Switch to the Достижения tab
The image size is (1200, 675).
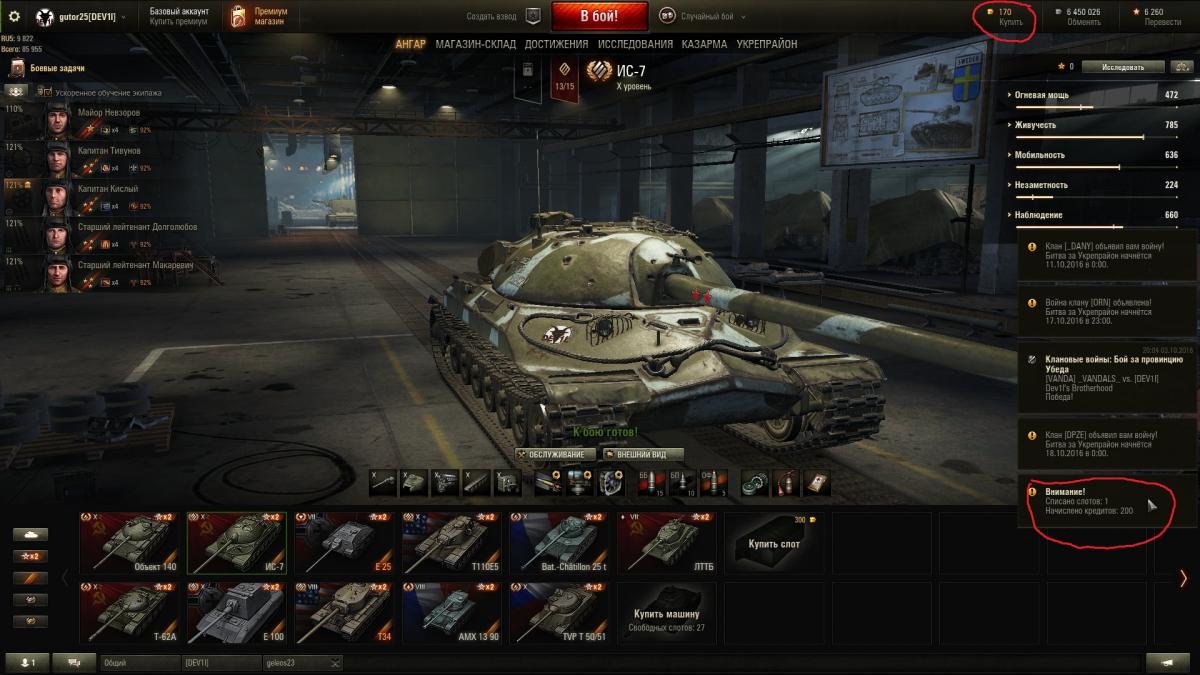pos(556,44)
